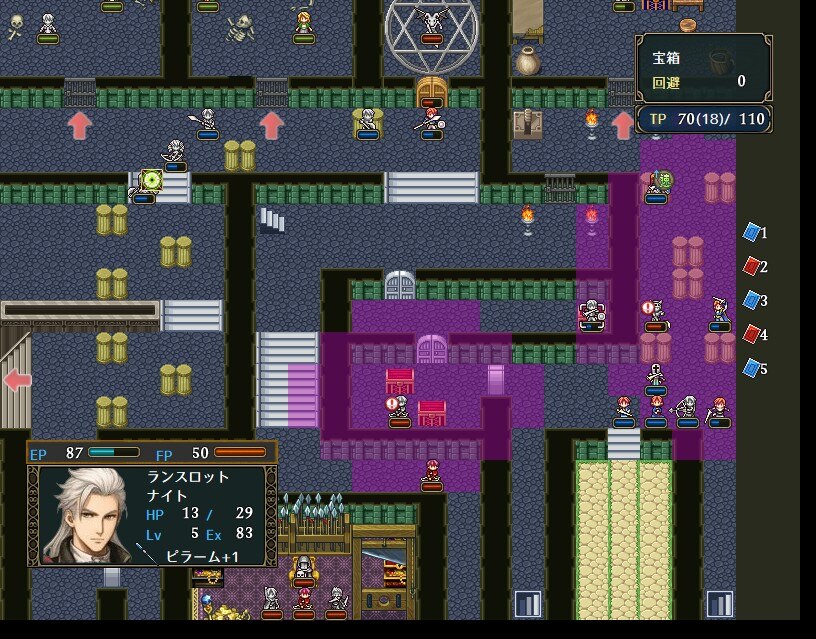
Task: Select the red turn order card numbered 2
Action: tap(752, 267)
